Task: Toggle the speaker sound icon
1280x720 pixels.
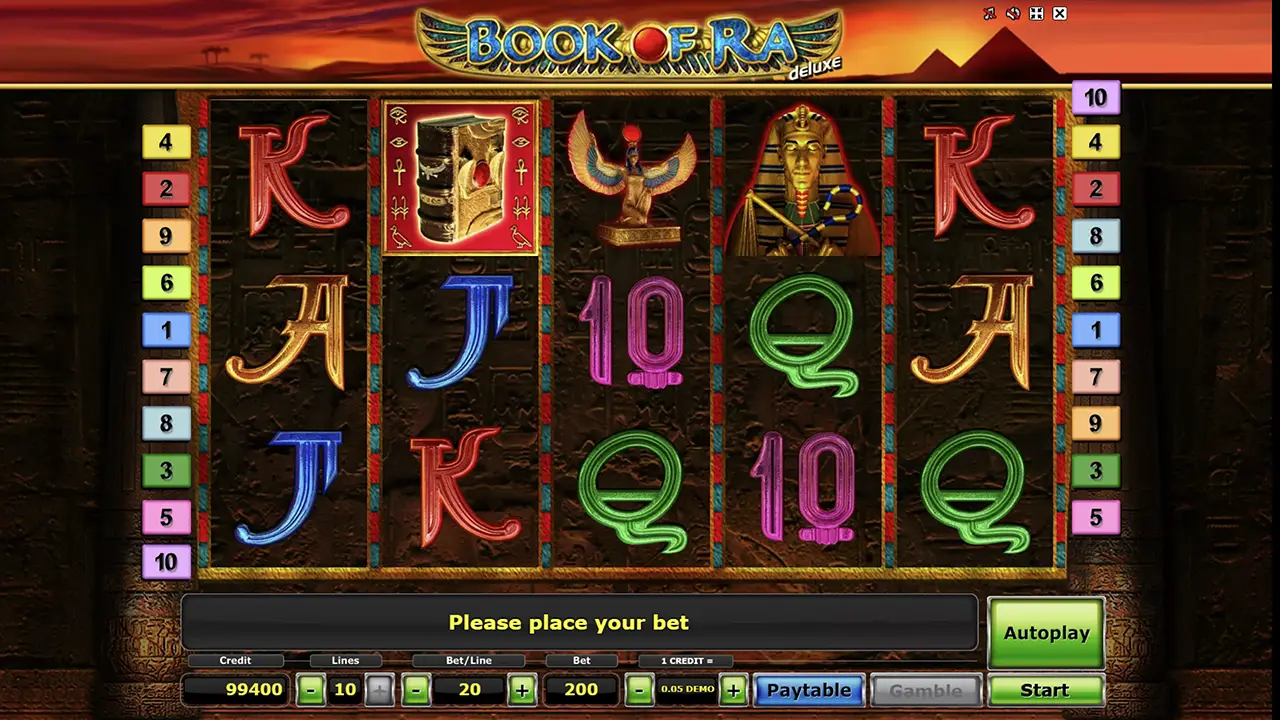Action: tap(1013, 14)
